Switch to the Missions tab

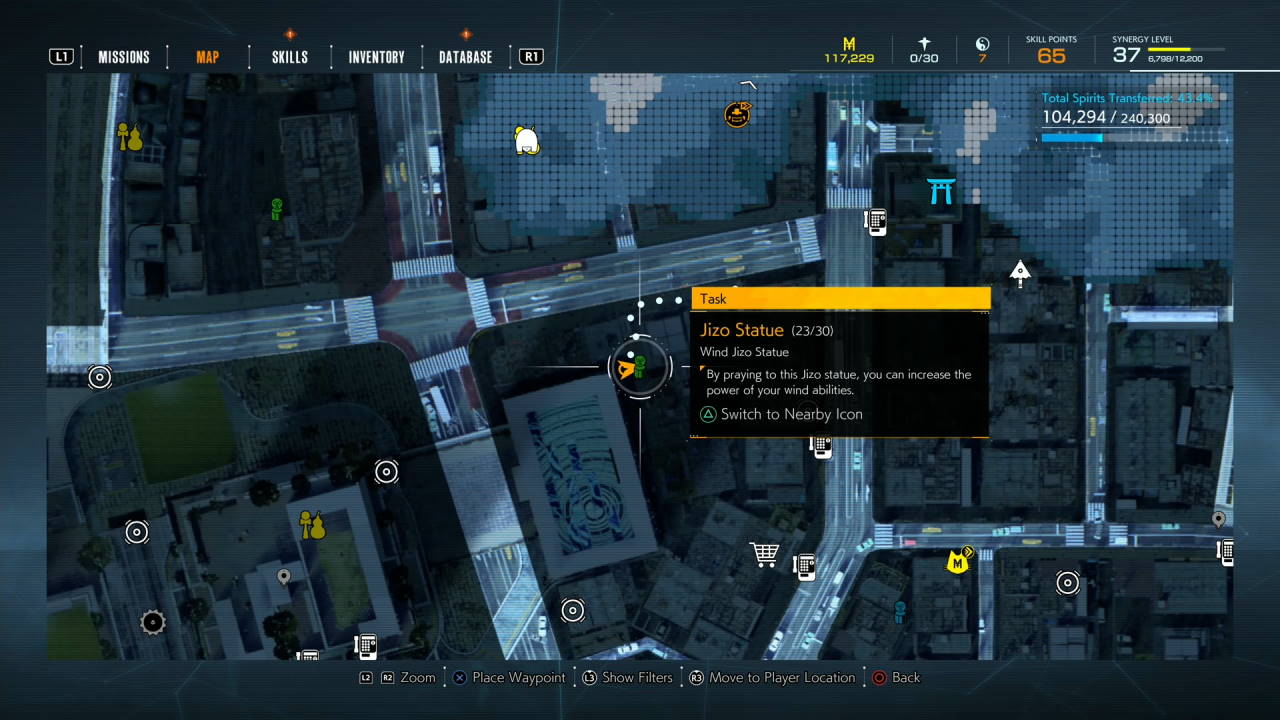pyautogui.click(x=123, y=57)
